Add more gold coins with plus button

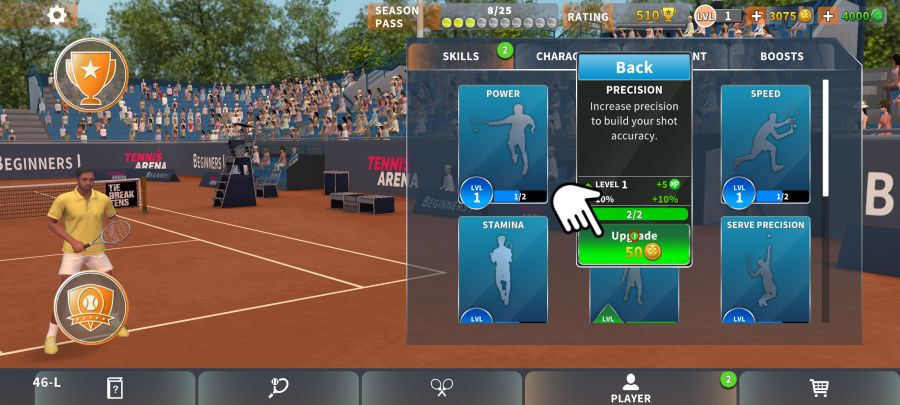coord(756,16)
